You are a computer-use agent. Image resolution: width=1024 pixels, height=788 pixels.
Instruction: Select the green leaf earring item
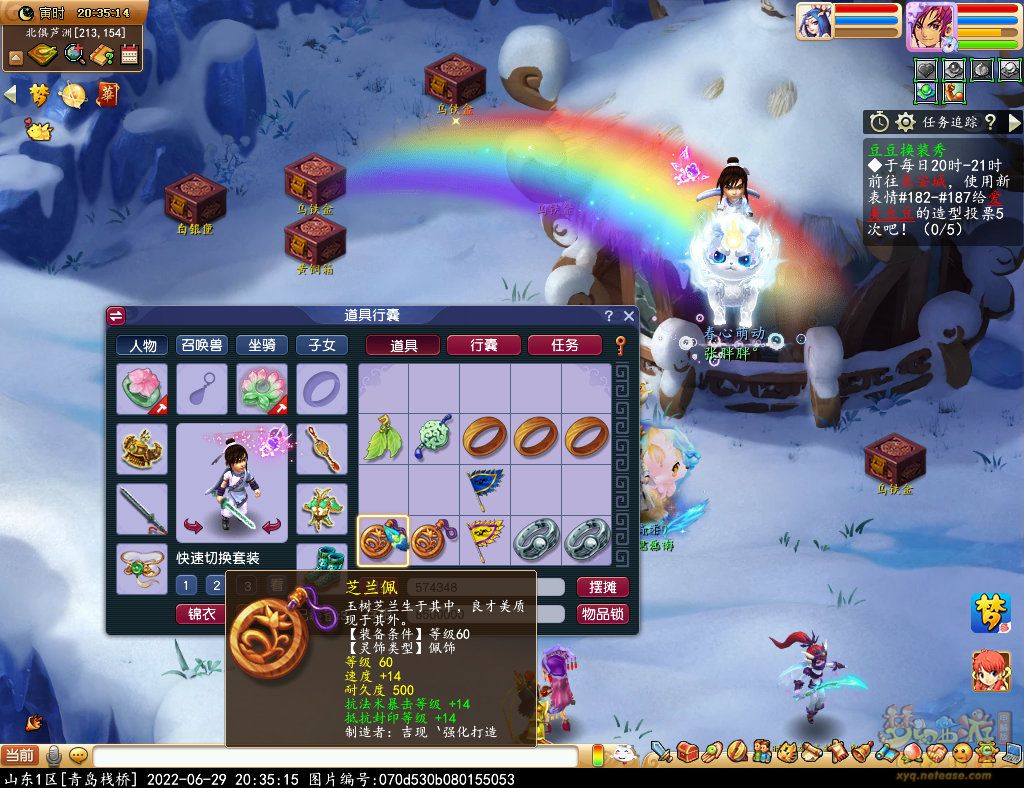point(383,439)
